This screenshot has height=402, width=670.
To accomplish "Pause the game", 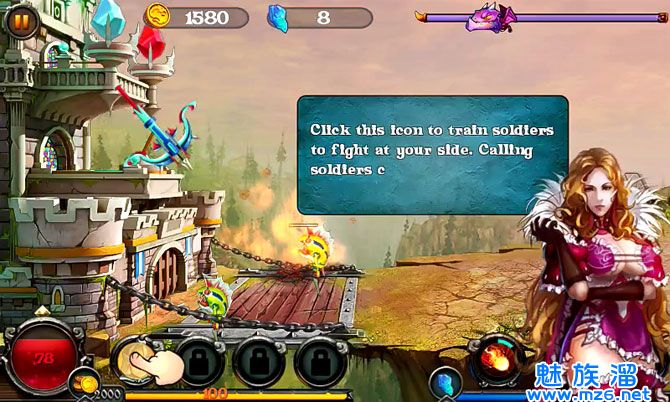I will [20, 20].
